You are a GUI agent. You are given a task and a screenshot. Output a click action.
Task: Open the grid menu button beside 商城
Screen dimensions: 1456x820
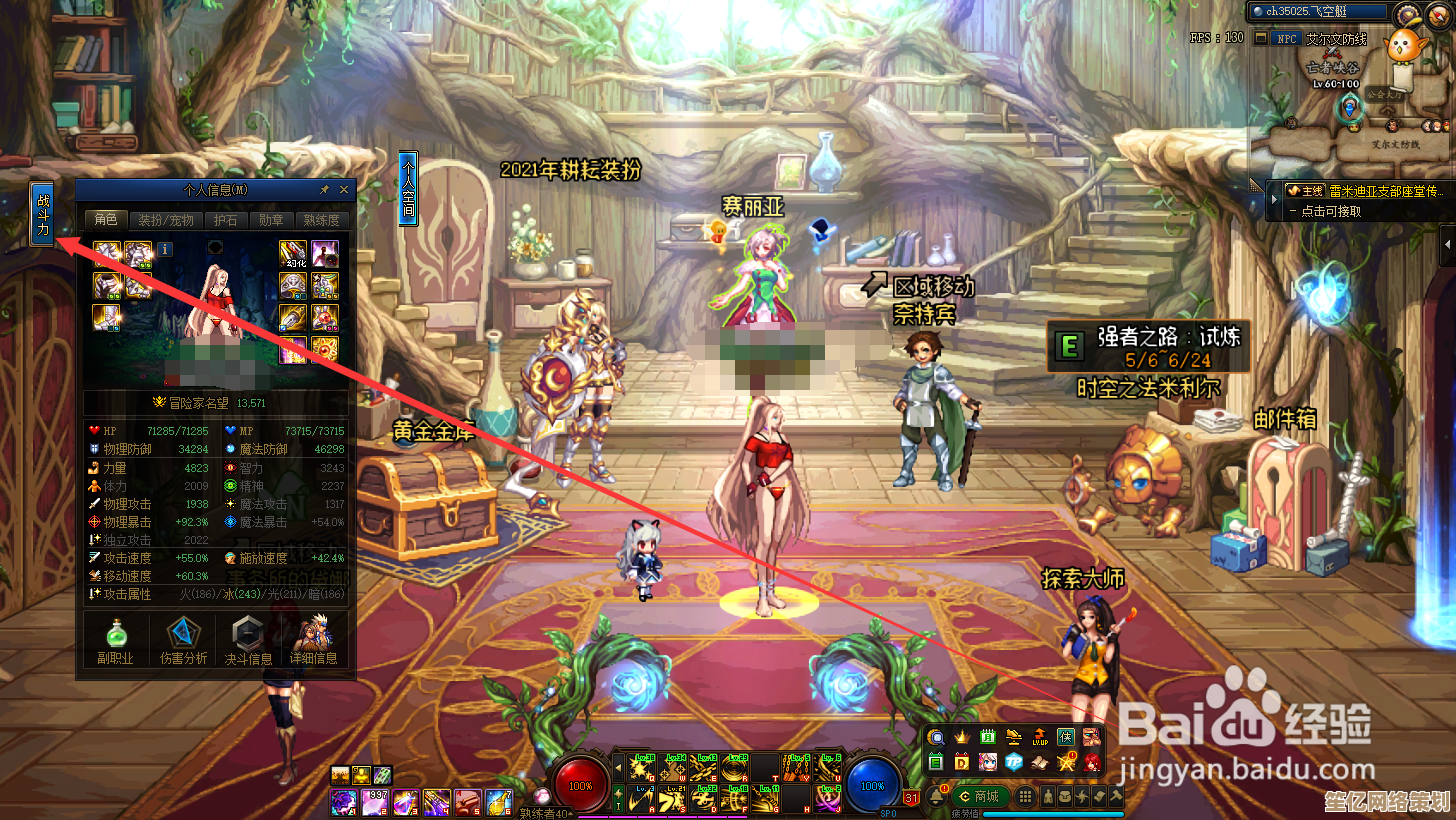coord(1025,796)
